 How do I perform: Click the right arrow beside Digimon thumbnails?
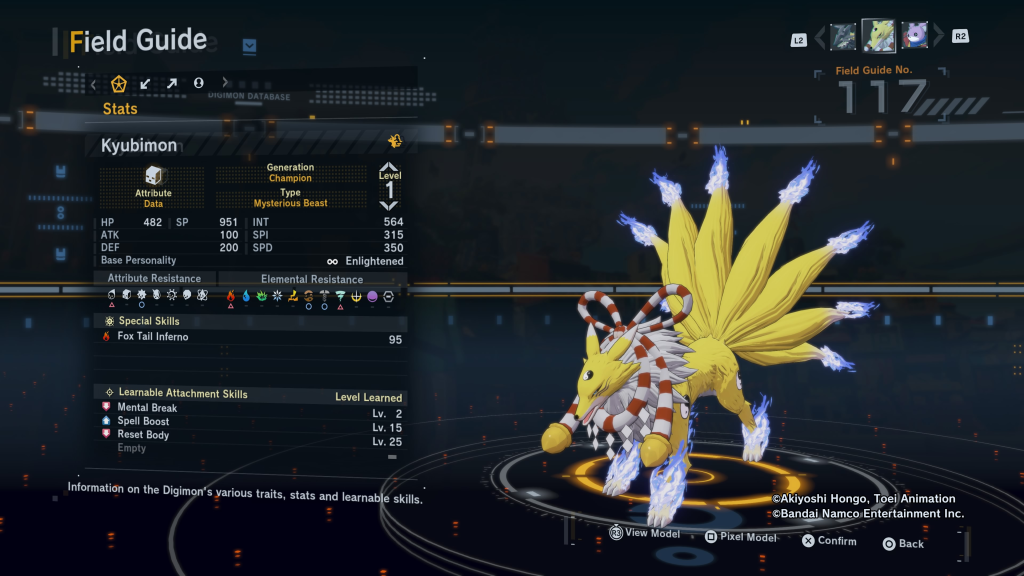coord(938,38)
